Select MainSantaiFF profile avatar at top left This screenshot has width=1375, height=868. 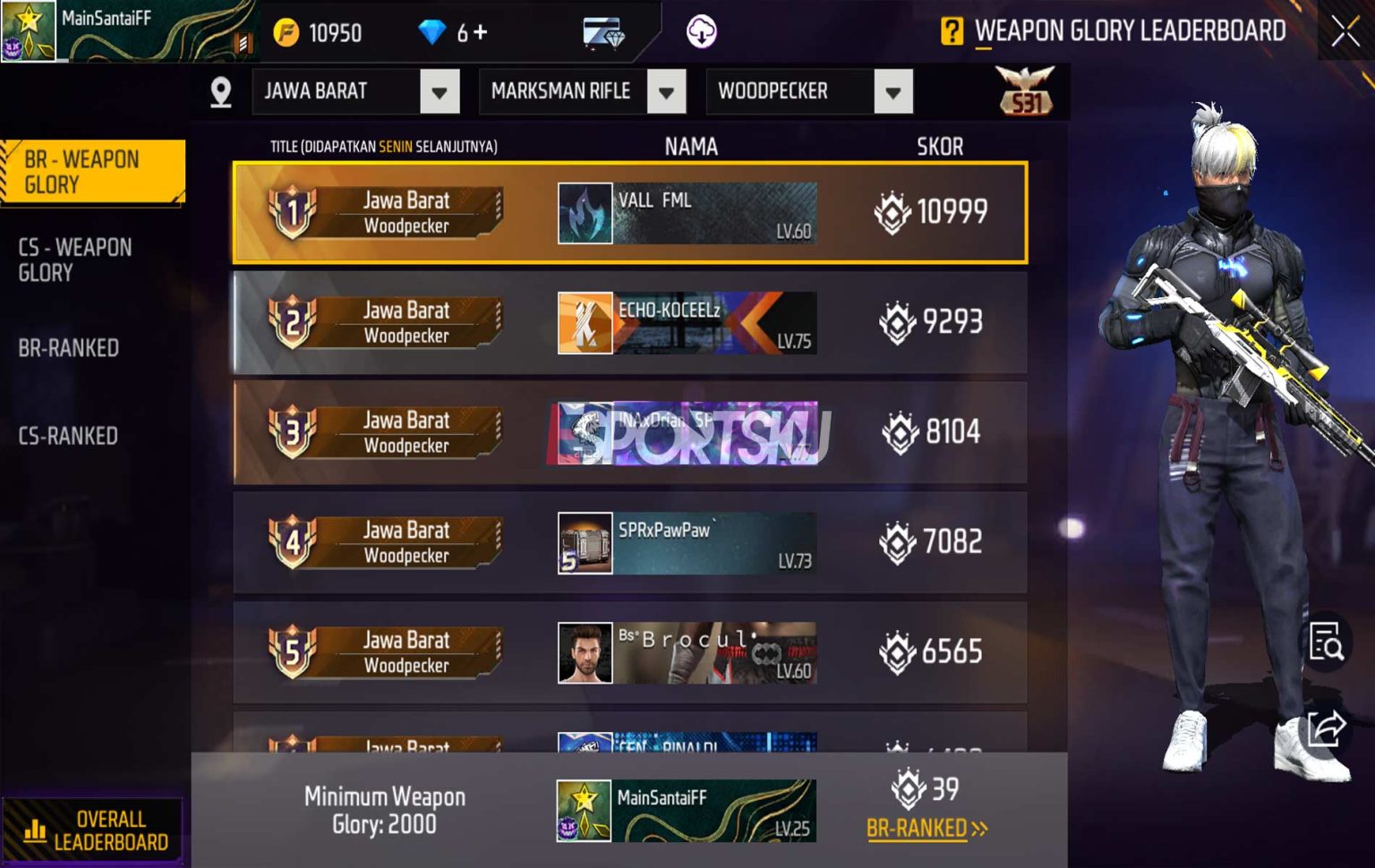pyautogui.click(x=27, y=30)
